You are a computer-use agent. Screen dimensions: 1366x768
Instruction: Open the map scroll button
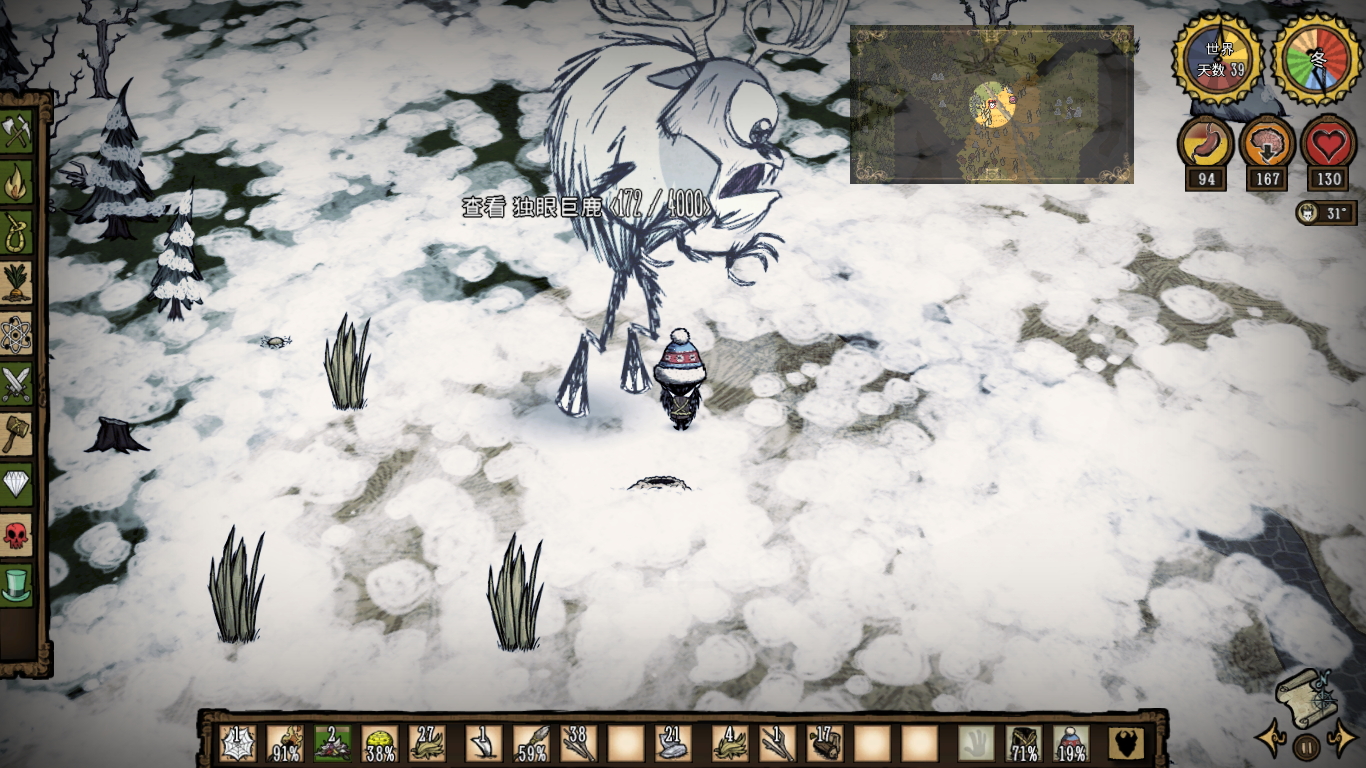point(1304,695)
